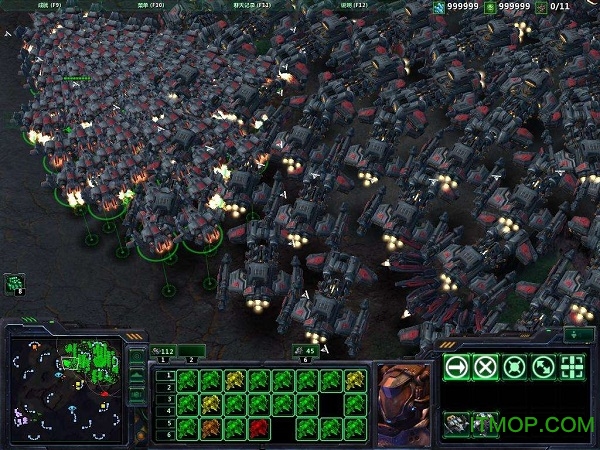600x450 pixels.
Task: Click the Stop command X icon
Action: [486, 366]
